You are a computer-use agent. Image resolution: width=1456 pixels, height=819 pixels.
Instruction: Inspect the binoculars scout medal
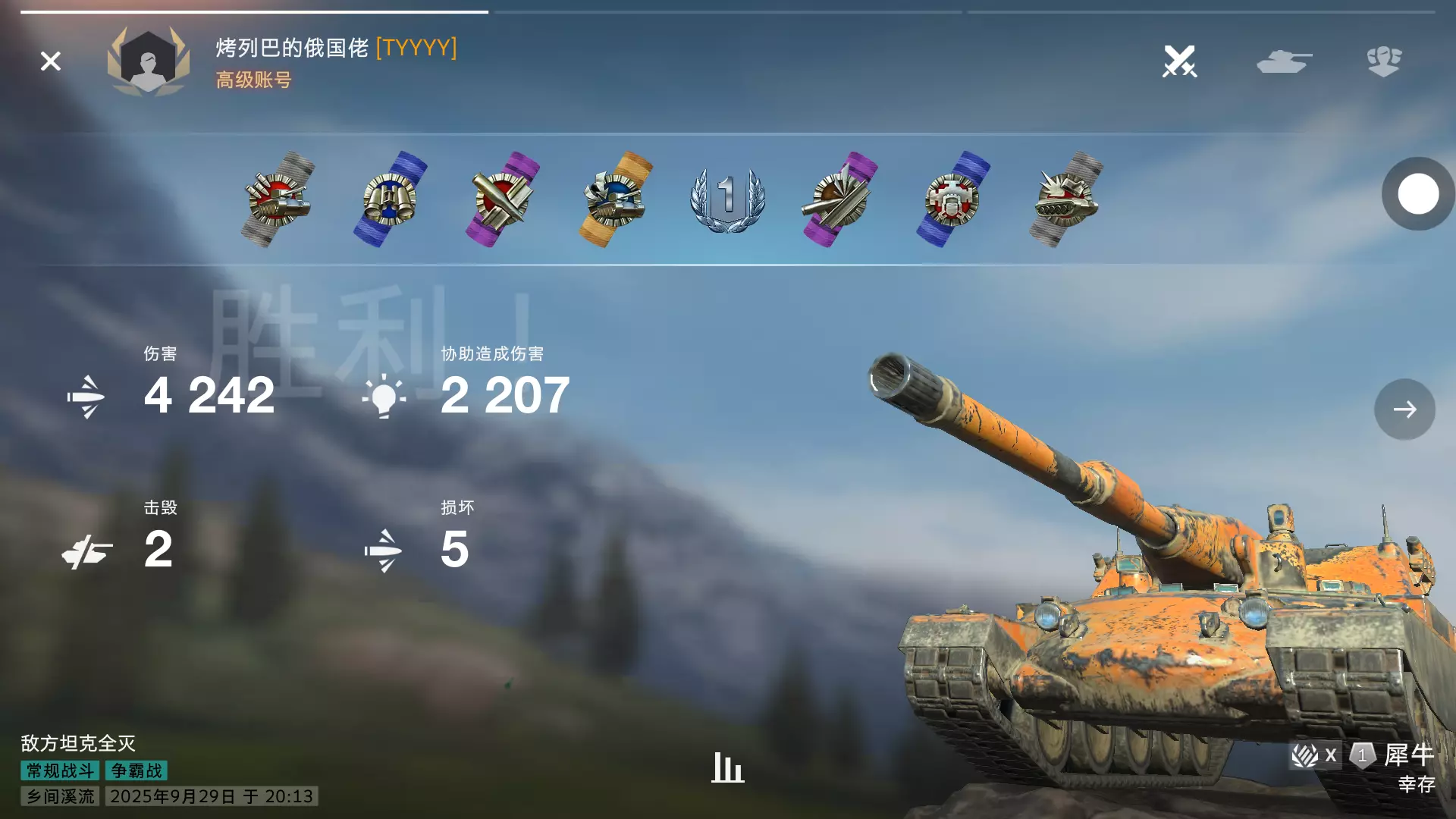[x=390, y=199]
